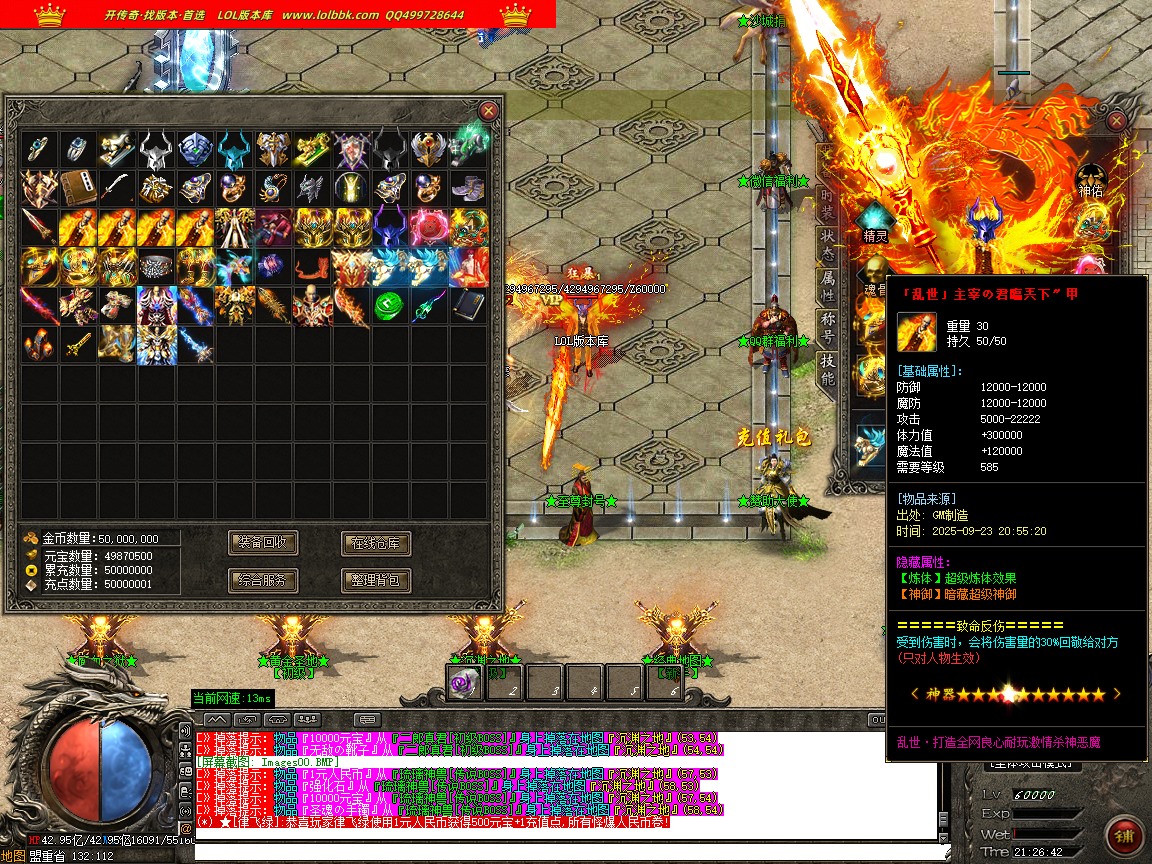Image resolution: width=1152 pixels, height=864 pixels.
Task: Open the round red 铺 shop button
Action: pos(1124,836)
